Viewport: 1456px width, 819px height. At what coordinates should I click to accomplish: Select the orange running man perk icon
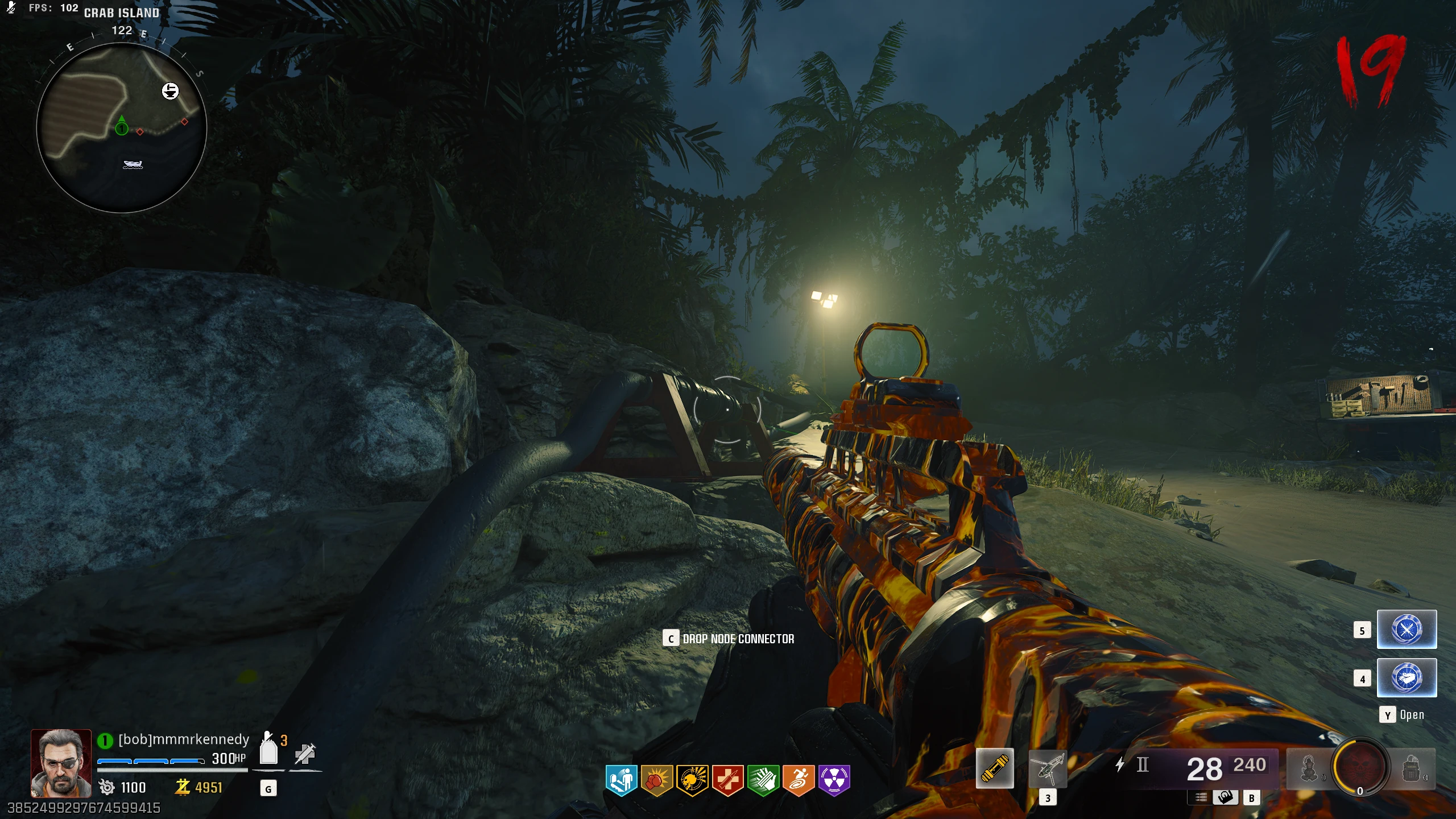coord(798,779)
